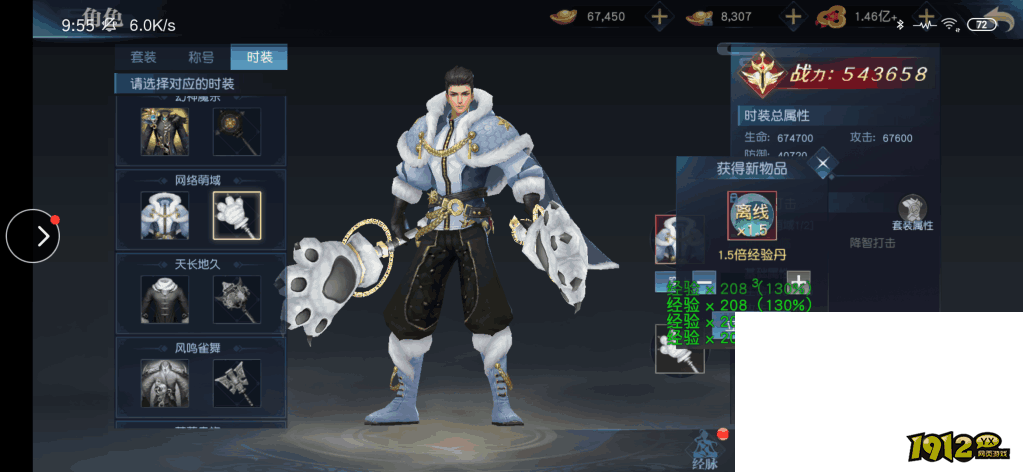This screenshot has width=1023, height=472.
Task: Add more silver ingots with plus button
Action: point(793,16)
